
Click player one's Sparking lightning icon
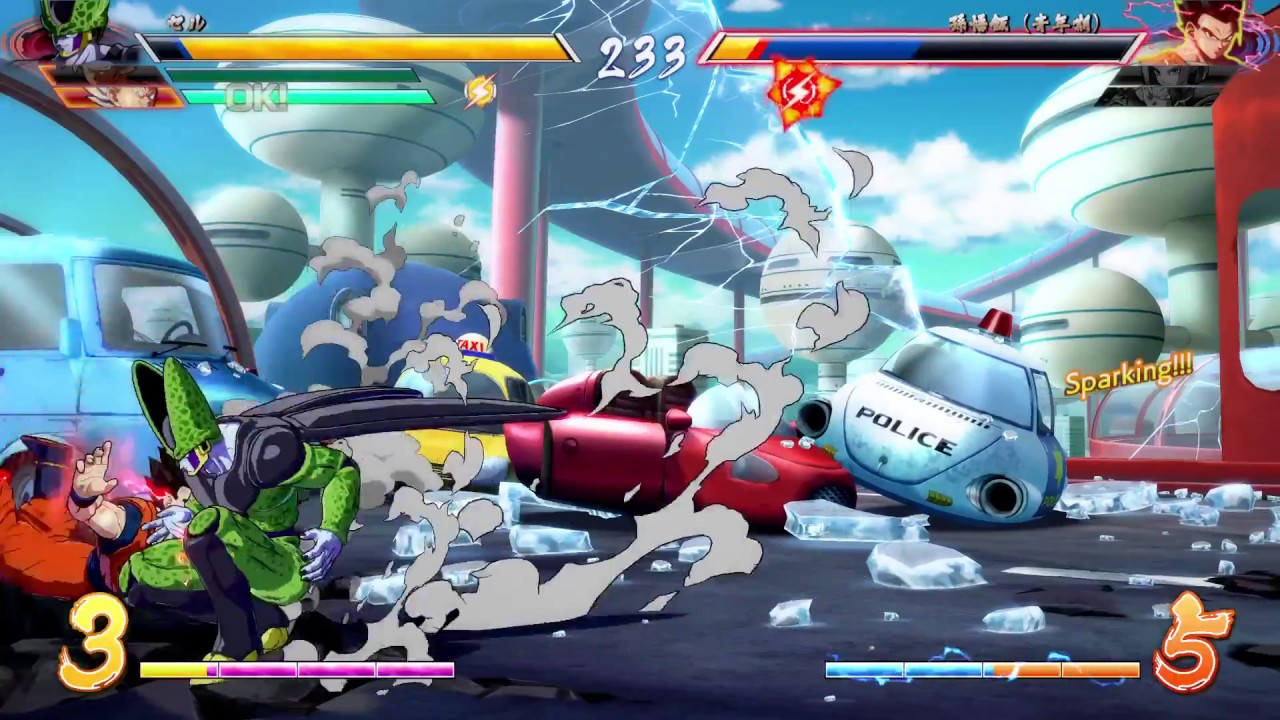[479, 91]
